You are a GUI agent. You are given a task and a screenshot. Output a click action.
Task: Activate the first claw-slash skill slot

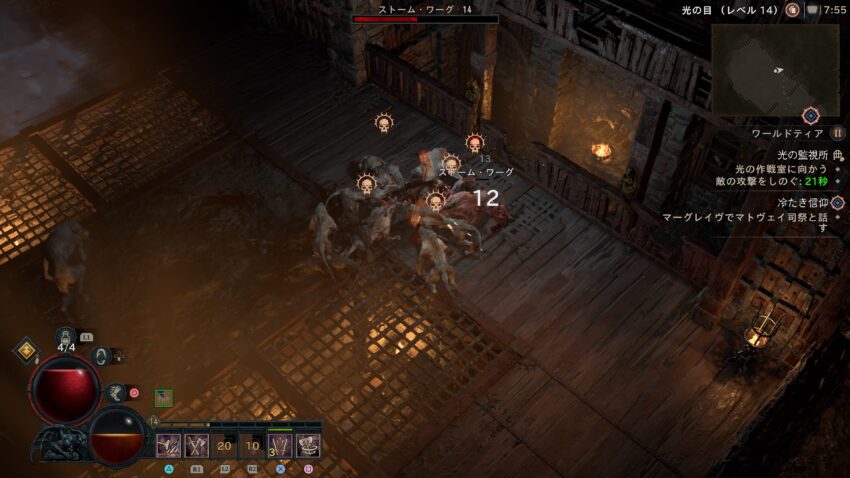point(168,446)
